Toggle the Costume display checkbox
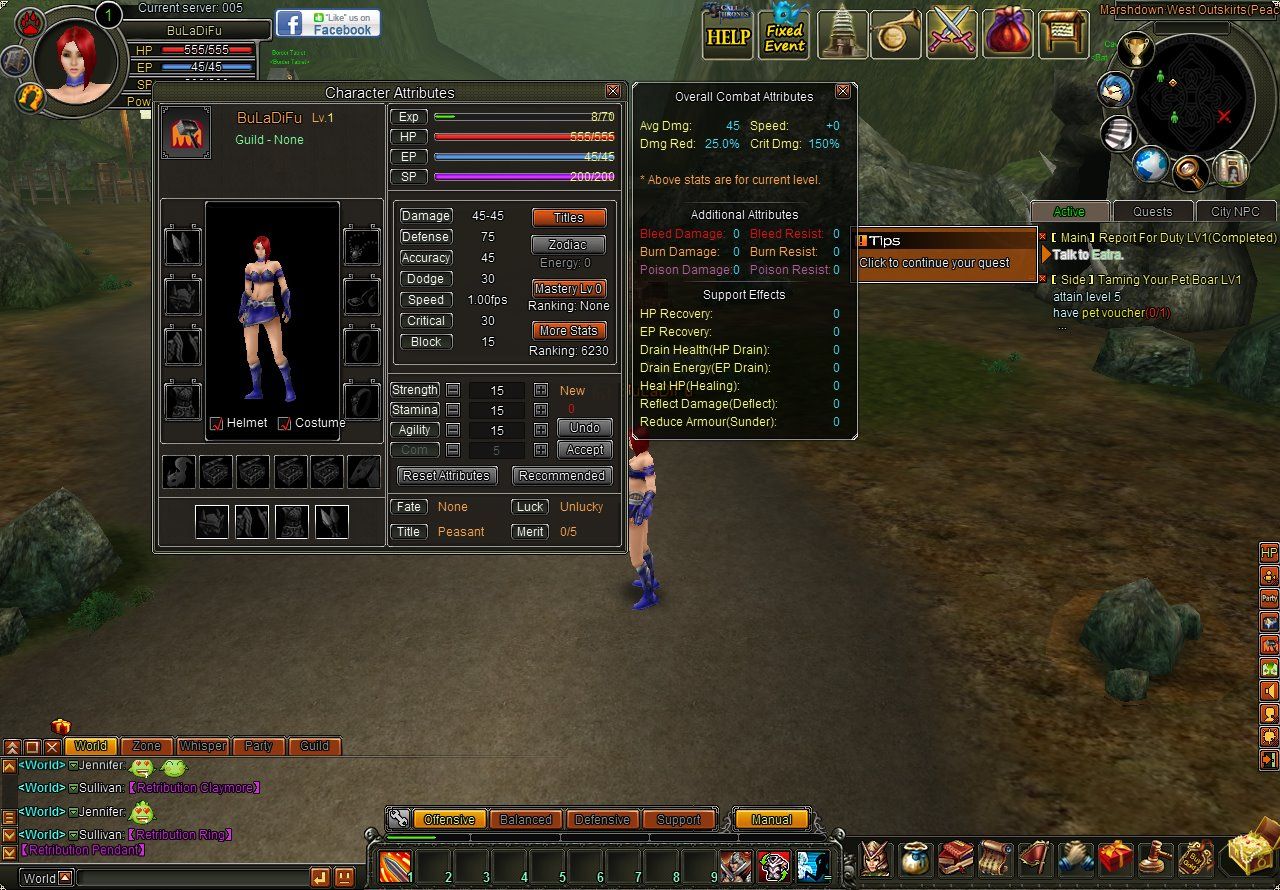Screen dimensions: 1280x890 click(284, 424)
